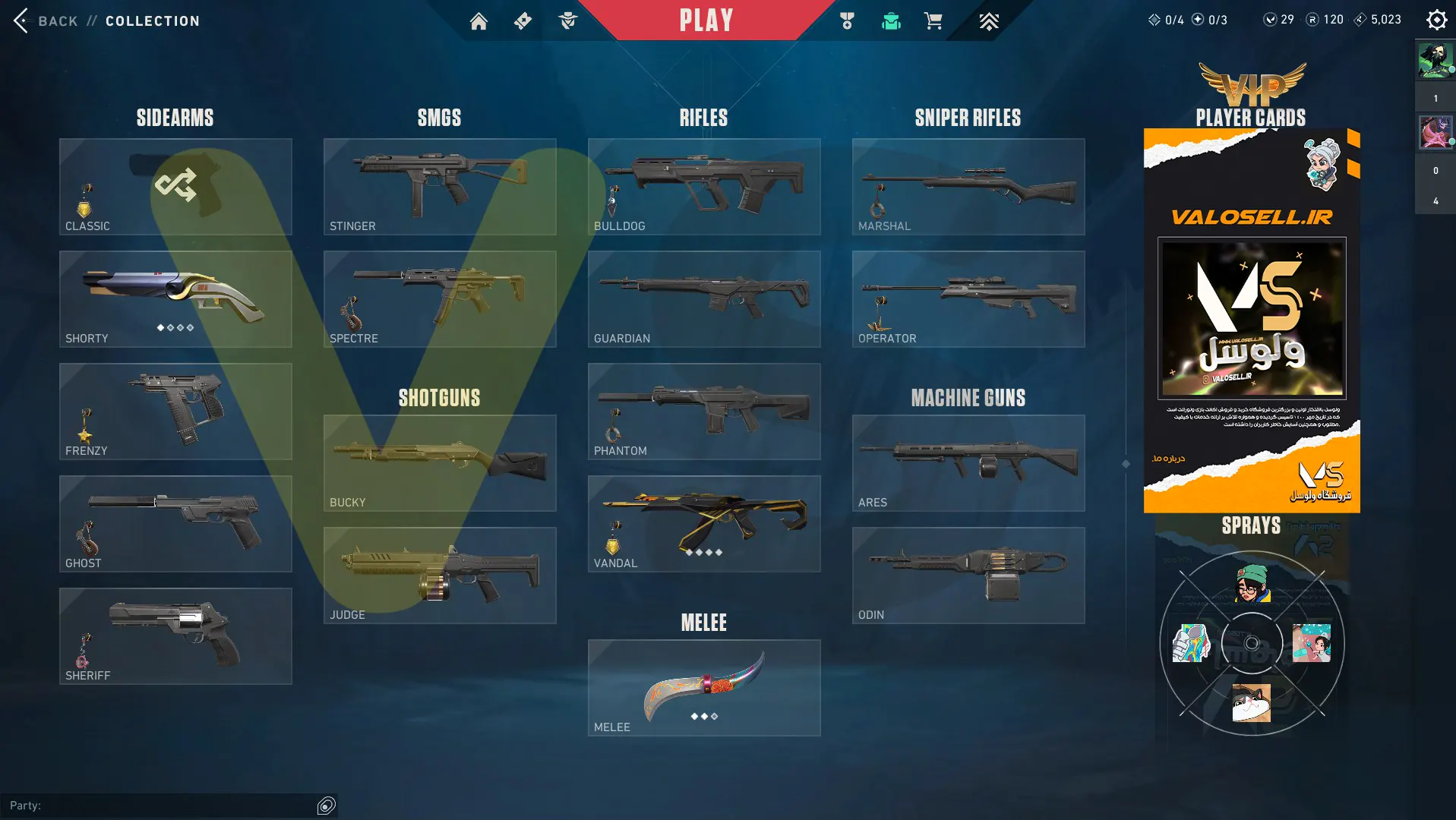Open the Odin machine gun tile
The image size is (1456, 820).
tap(968, 576)
